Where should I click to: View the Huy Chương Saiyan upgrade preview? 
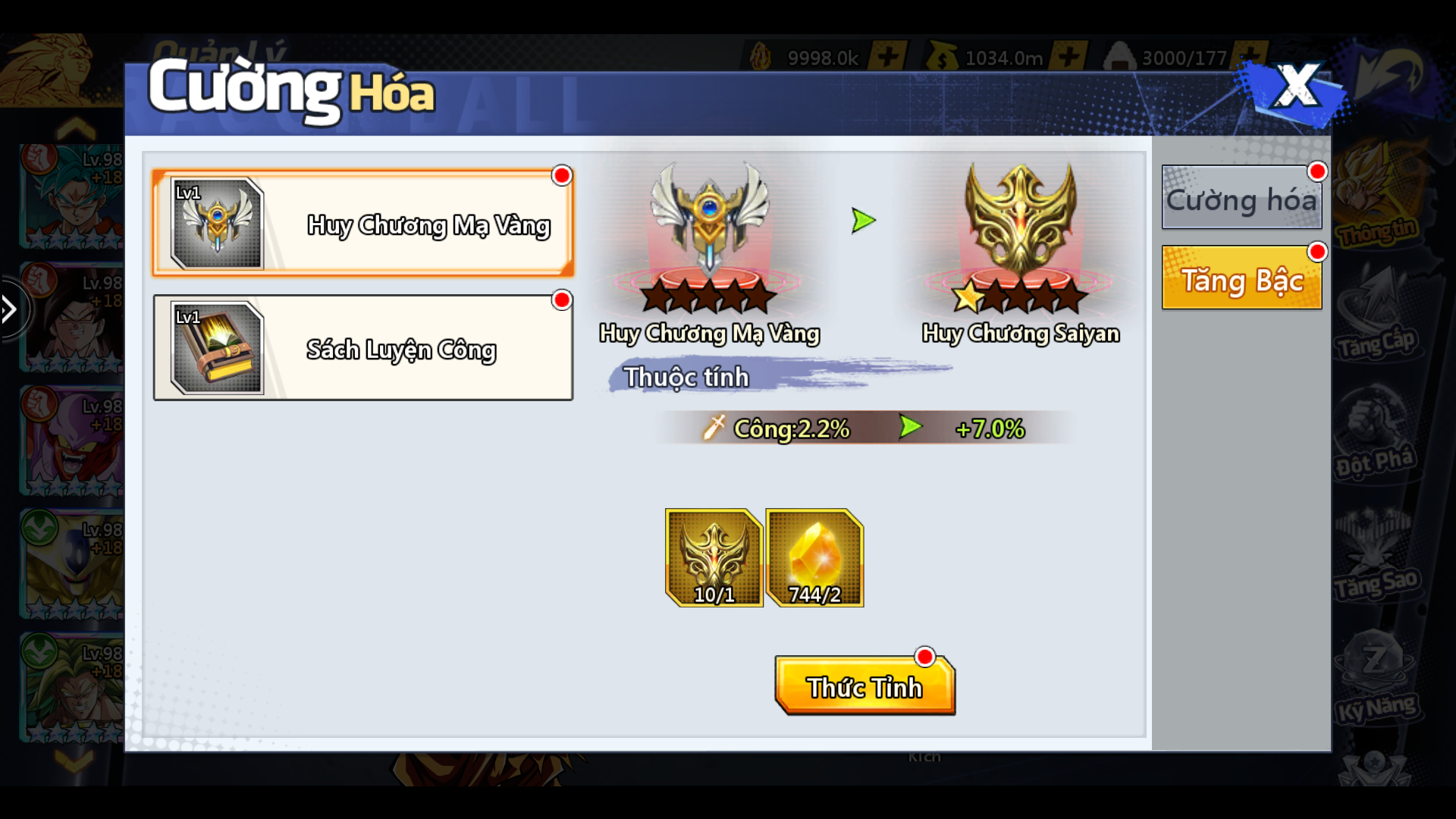(1020, 235)
